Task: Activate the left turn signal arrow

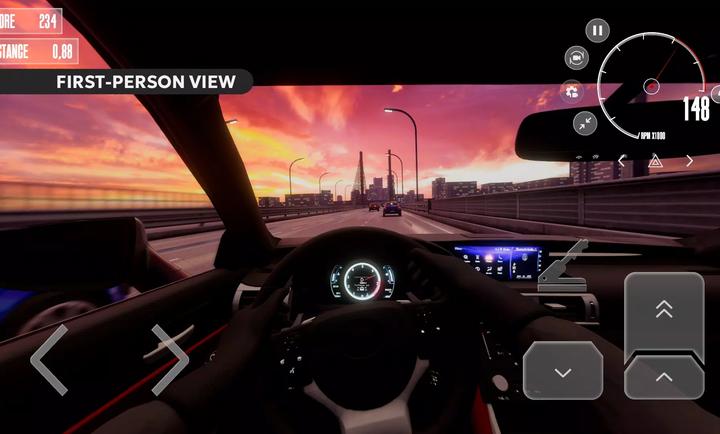Action: 622,160
